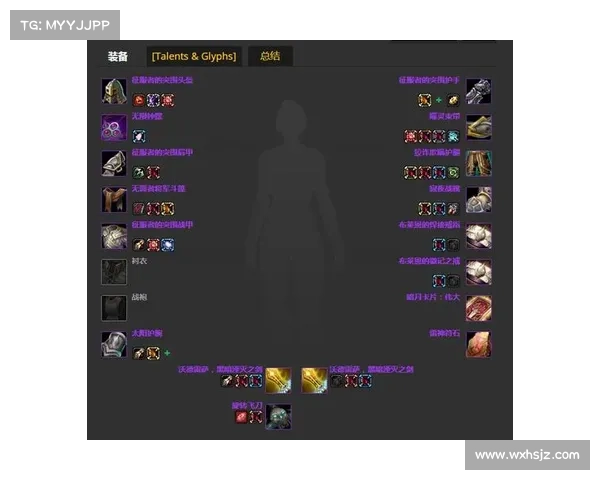Viewport: 600px width, 480px height.
Task: Select the empty 战袍 tabard slot
Action: coord(114,307)
